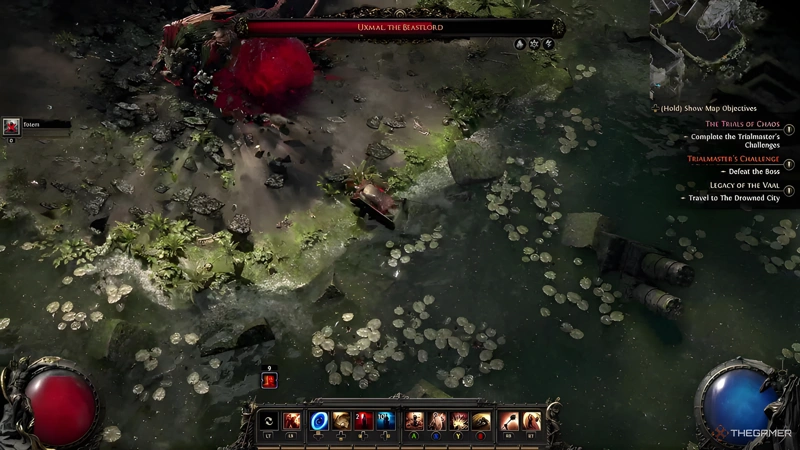800x450 pixels.
Task: Click the Uxmal, the Beastlord boss nameplate
Action: [400, 27]
